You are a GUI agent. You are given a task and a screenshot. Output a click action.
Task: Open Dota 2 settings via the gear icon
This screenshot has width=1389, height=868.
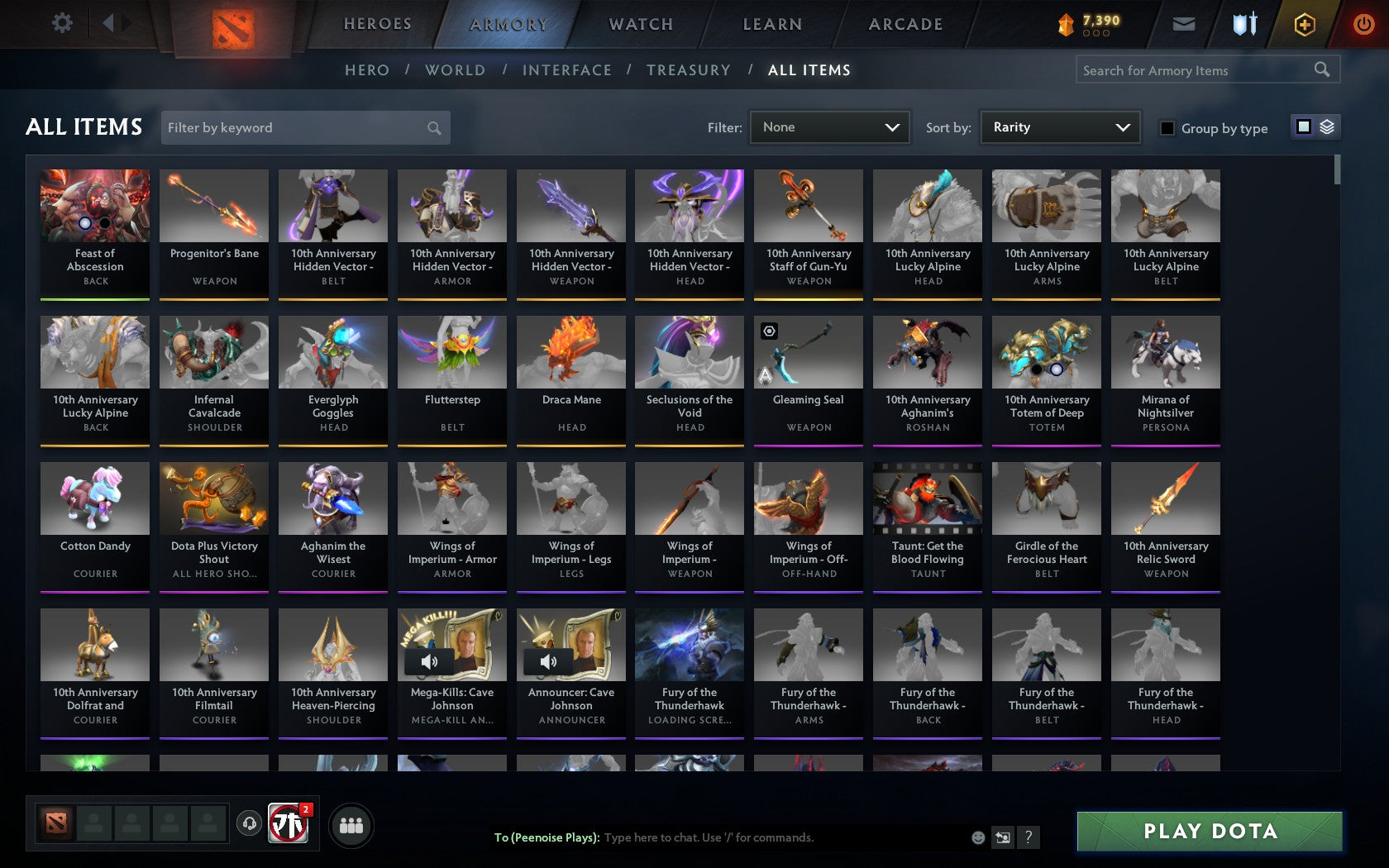click(x=60, y=23)
